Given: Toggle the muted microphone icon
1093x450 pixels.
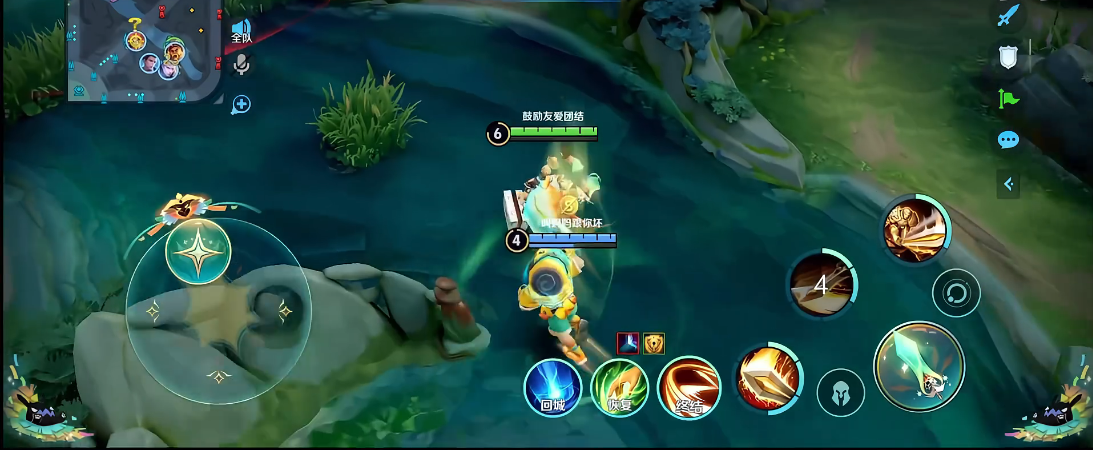Looking at the screenshot, I should [241, 66].
